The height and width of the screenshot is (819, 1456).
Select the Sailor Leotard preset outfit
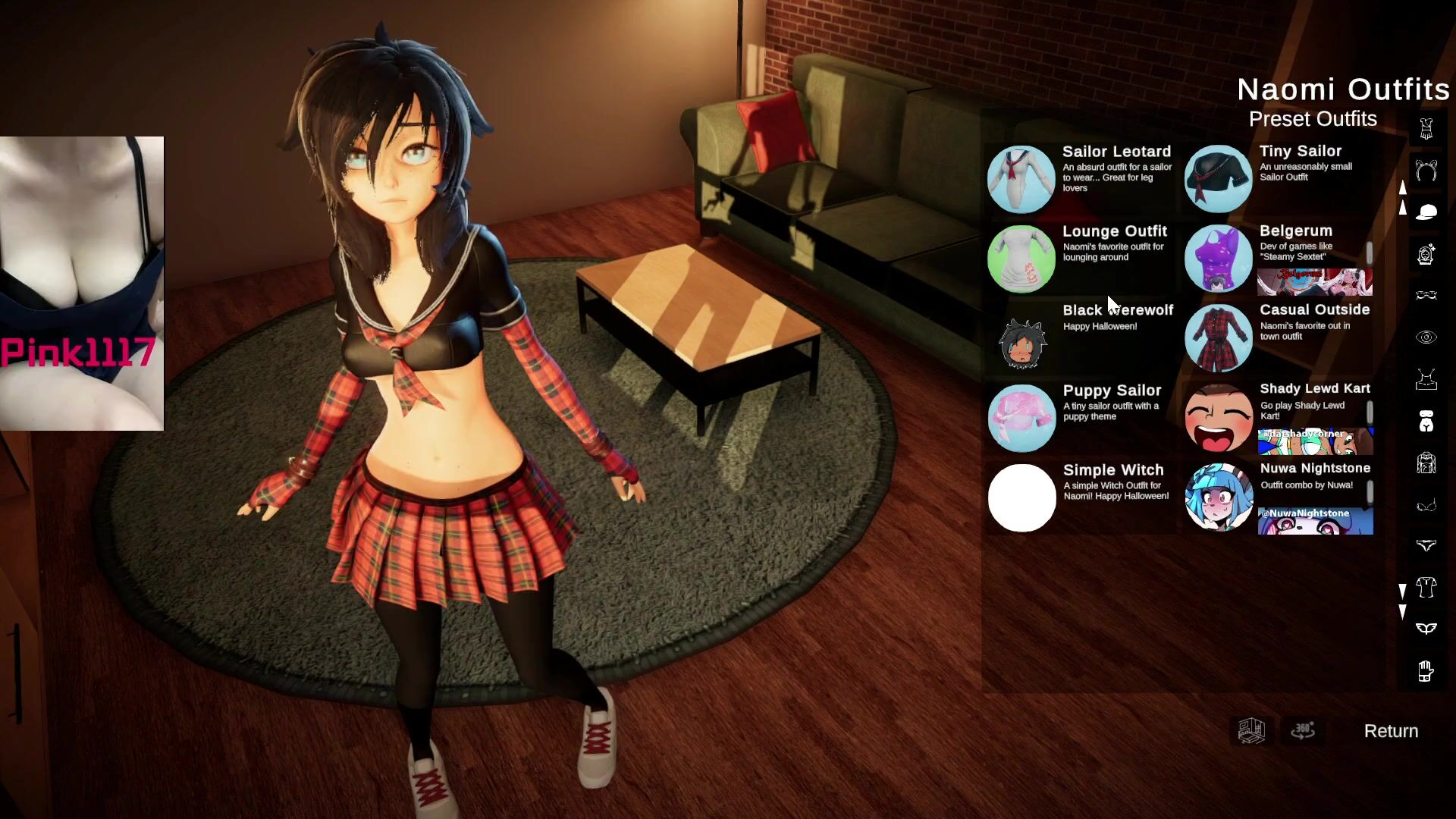pos(1021,179)
